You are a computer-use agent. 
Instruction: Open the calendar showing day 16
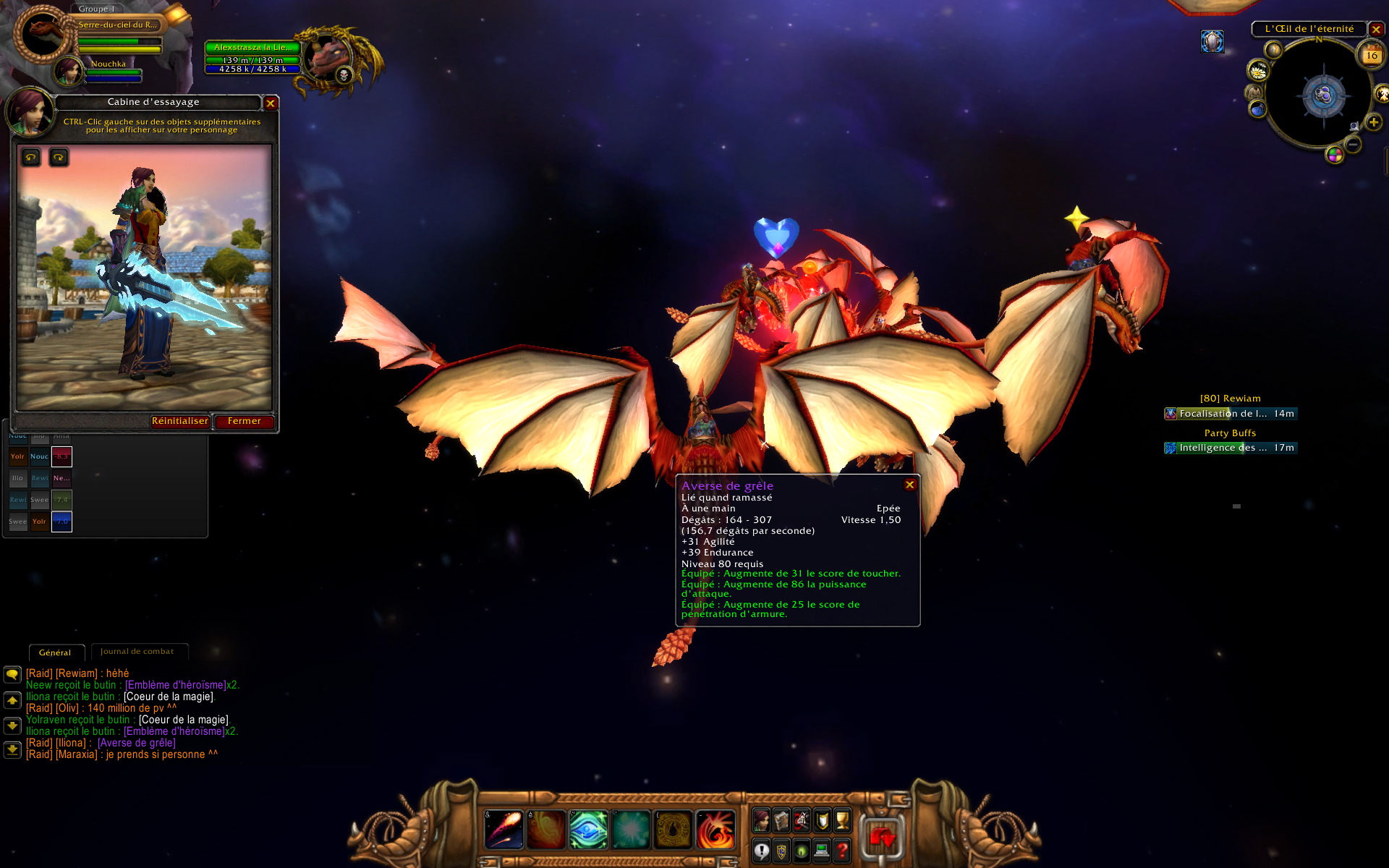1372,55
